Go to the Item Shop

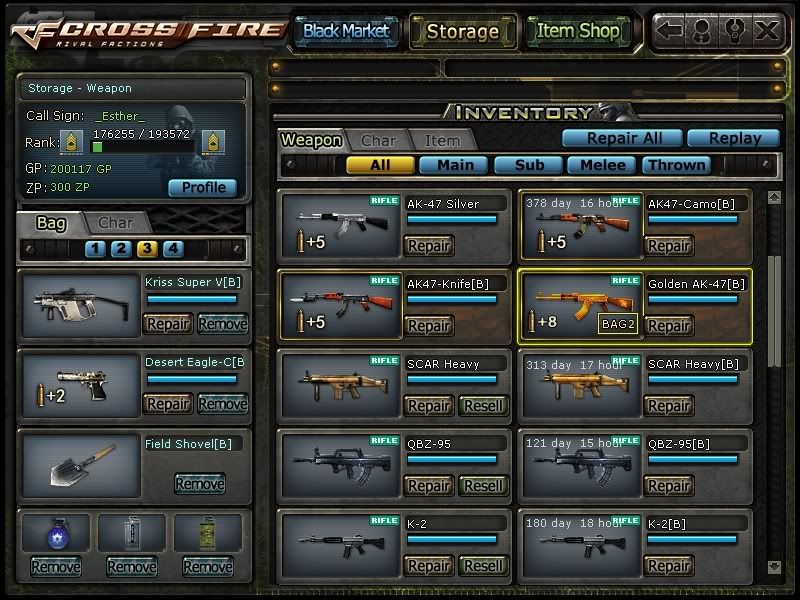coord(578,31)
